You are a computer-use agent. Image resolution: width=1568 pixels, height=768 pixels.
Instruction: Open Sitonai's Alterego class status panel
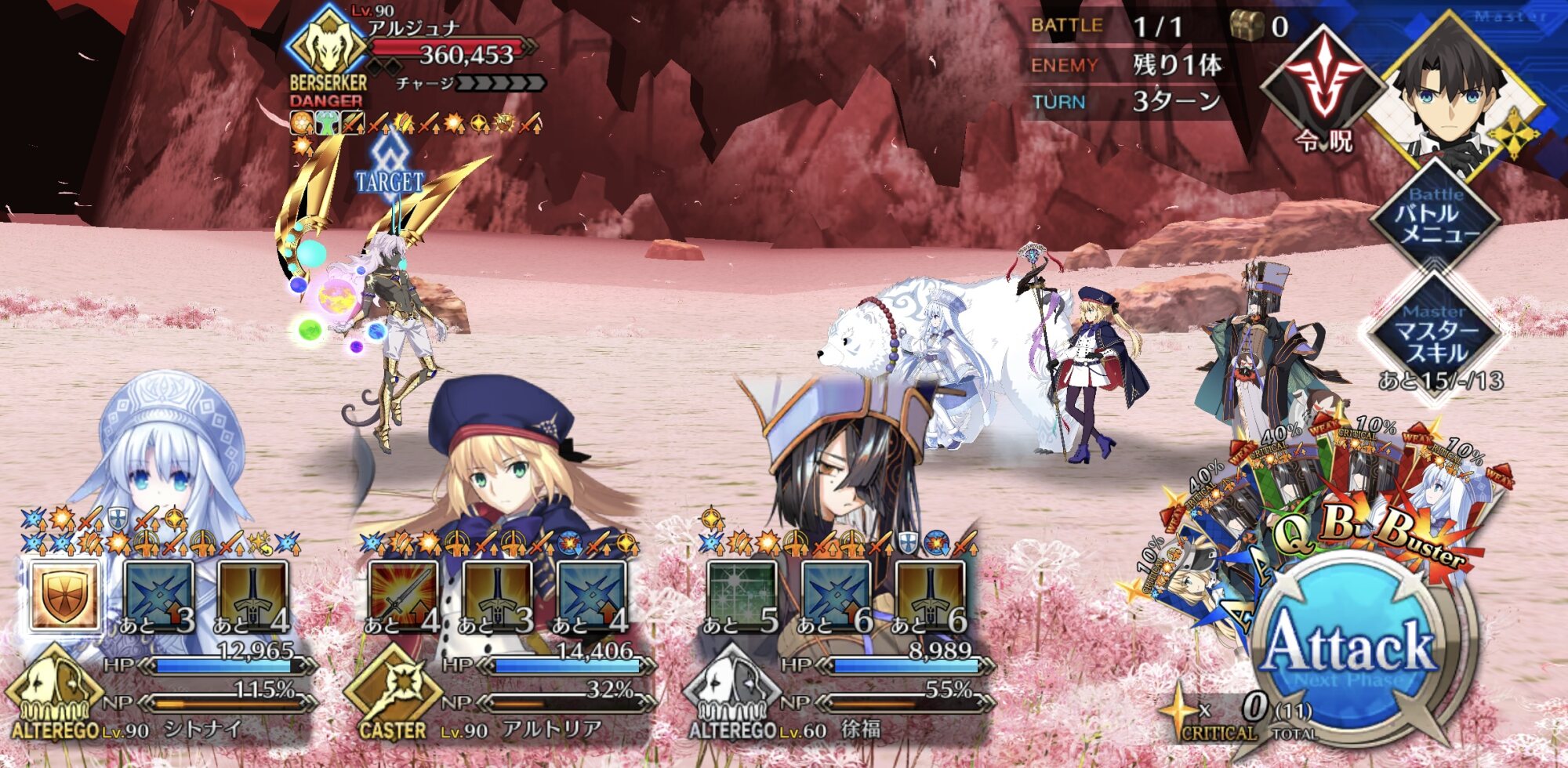coord(55,694)
